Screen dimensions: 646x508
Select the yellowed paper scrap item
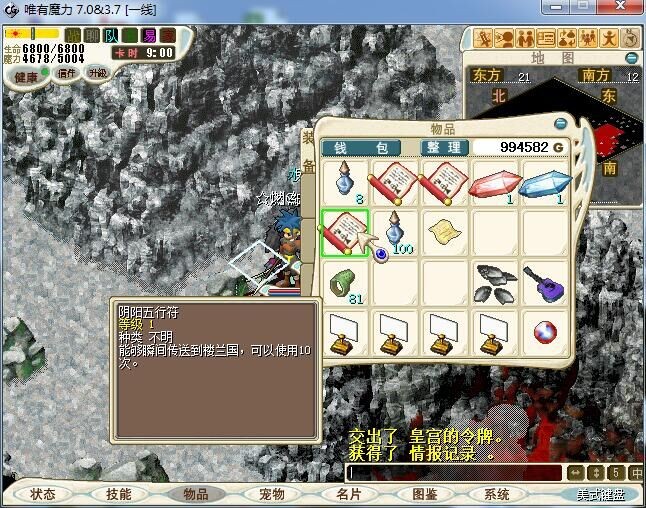pyautogui.click(x=445, y=233)
